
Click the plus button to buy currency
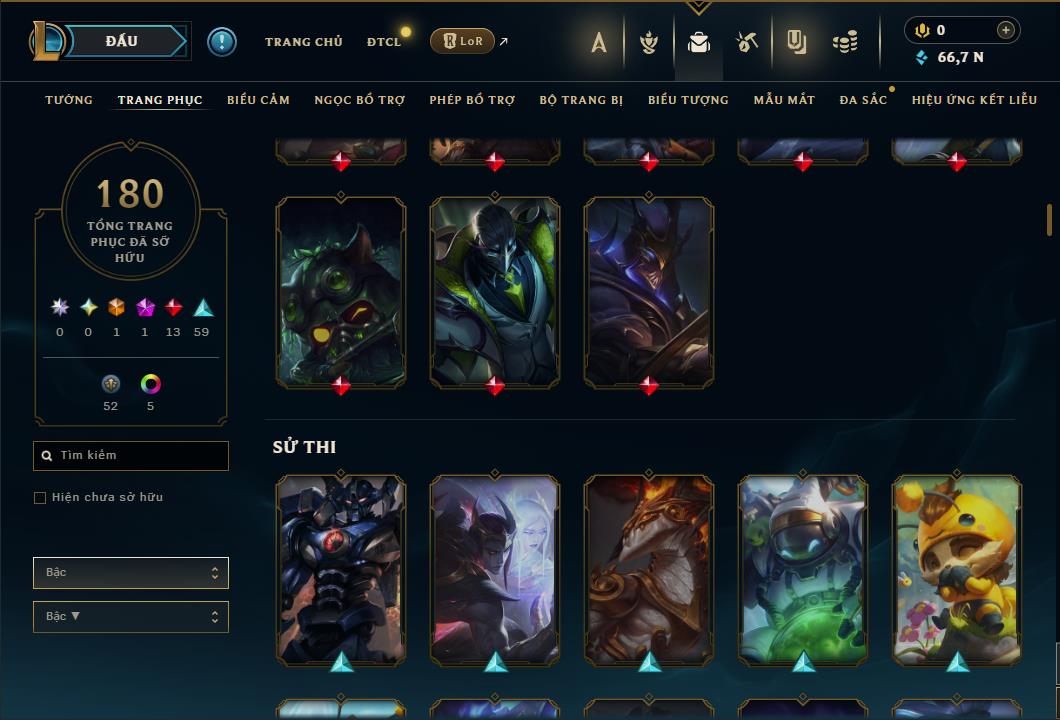1006,30
